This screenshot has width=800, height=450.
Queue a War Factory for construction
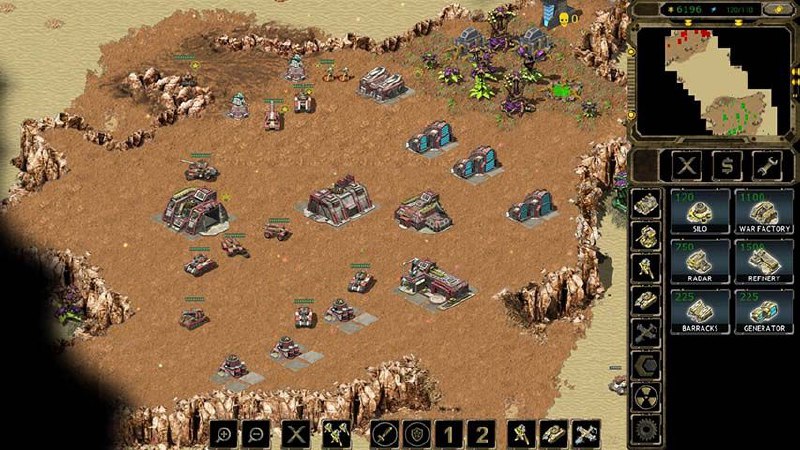[764, 212]
